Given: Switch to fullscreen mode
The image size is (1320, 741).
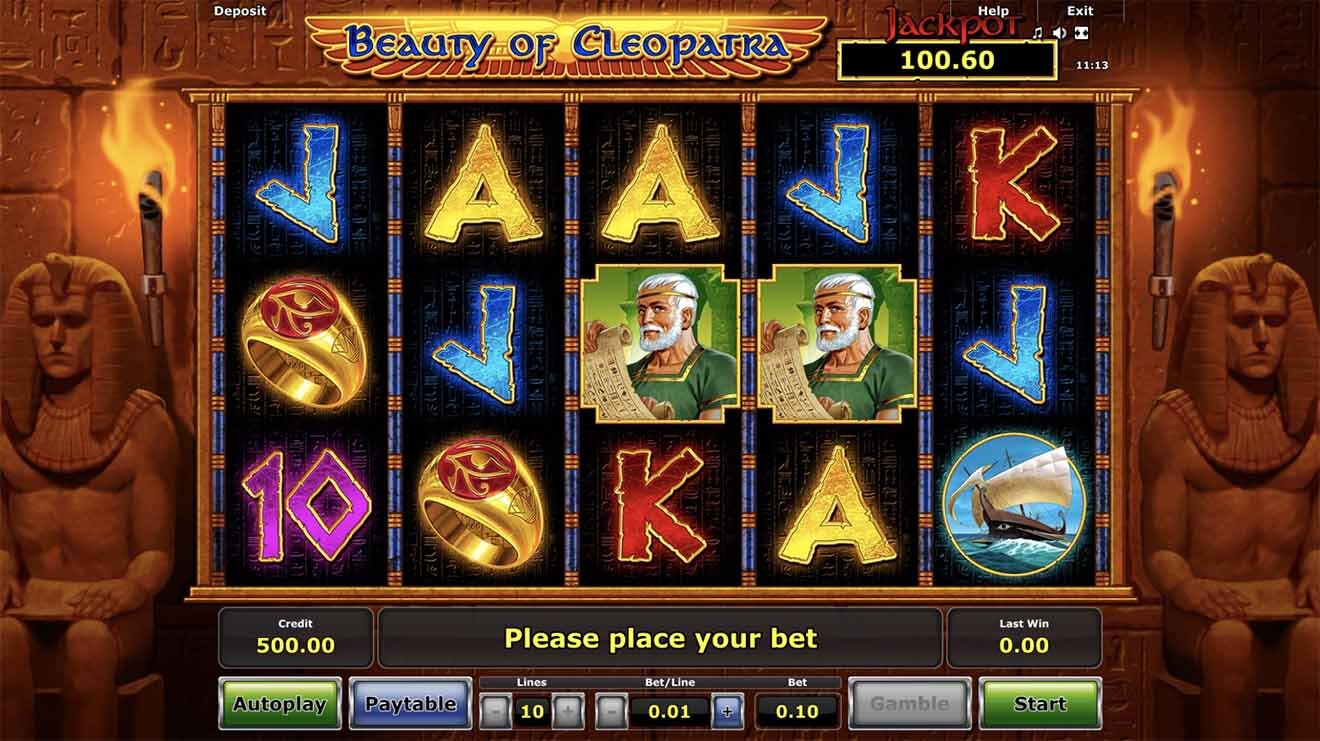Looking at the screenshot, I should tap(1081, 33).
